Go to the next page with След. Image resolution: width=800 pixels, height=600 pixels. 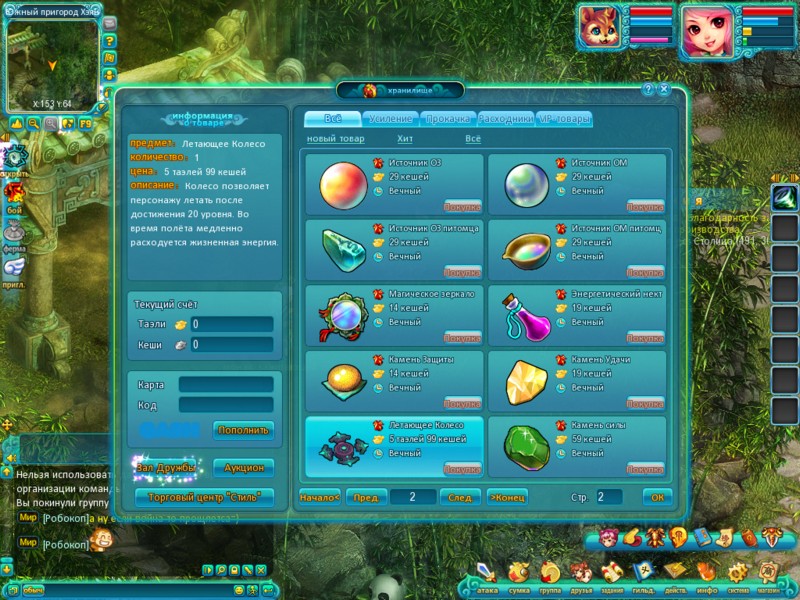(x=460, y=497)
